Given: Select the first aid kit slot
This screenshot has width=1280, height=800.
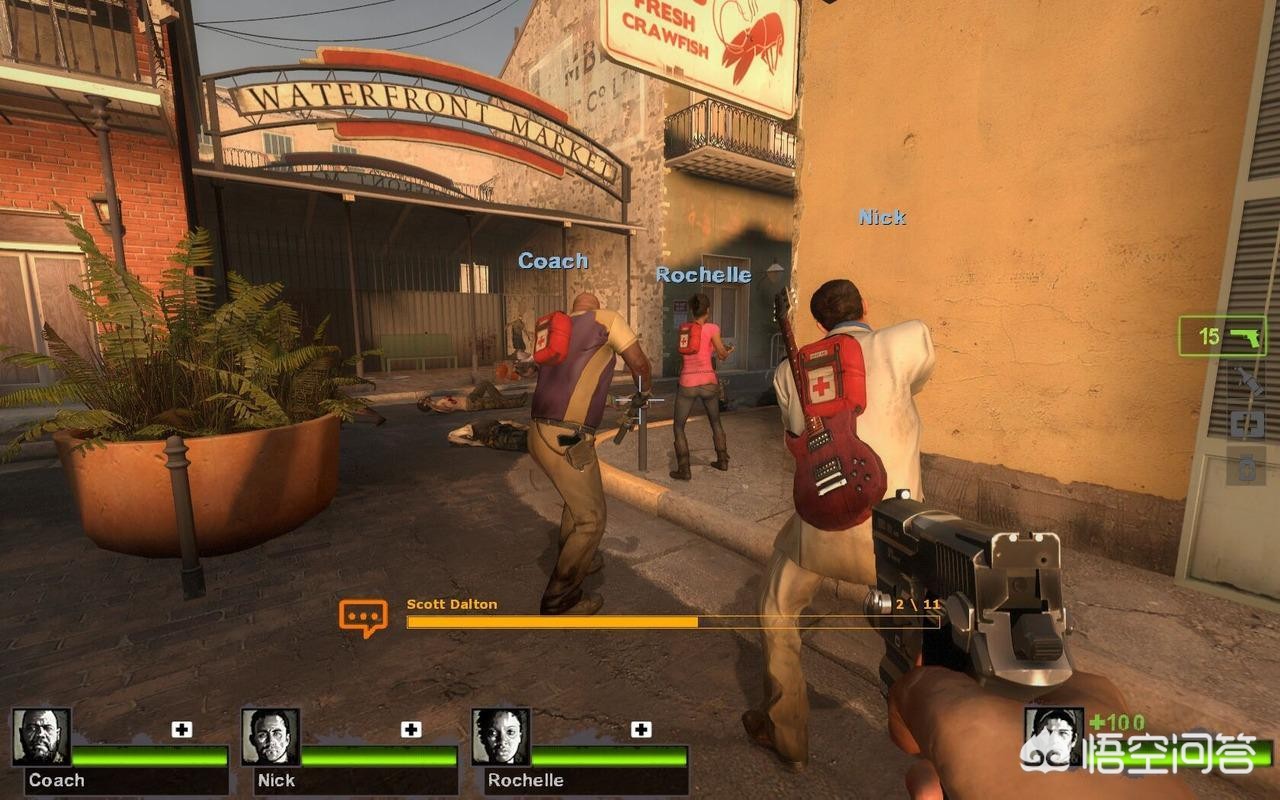Looking at the screenshot, I should click(1246, 424).
